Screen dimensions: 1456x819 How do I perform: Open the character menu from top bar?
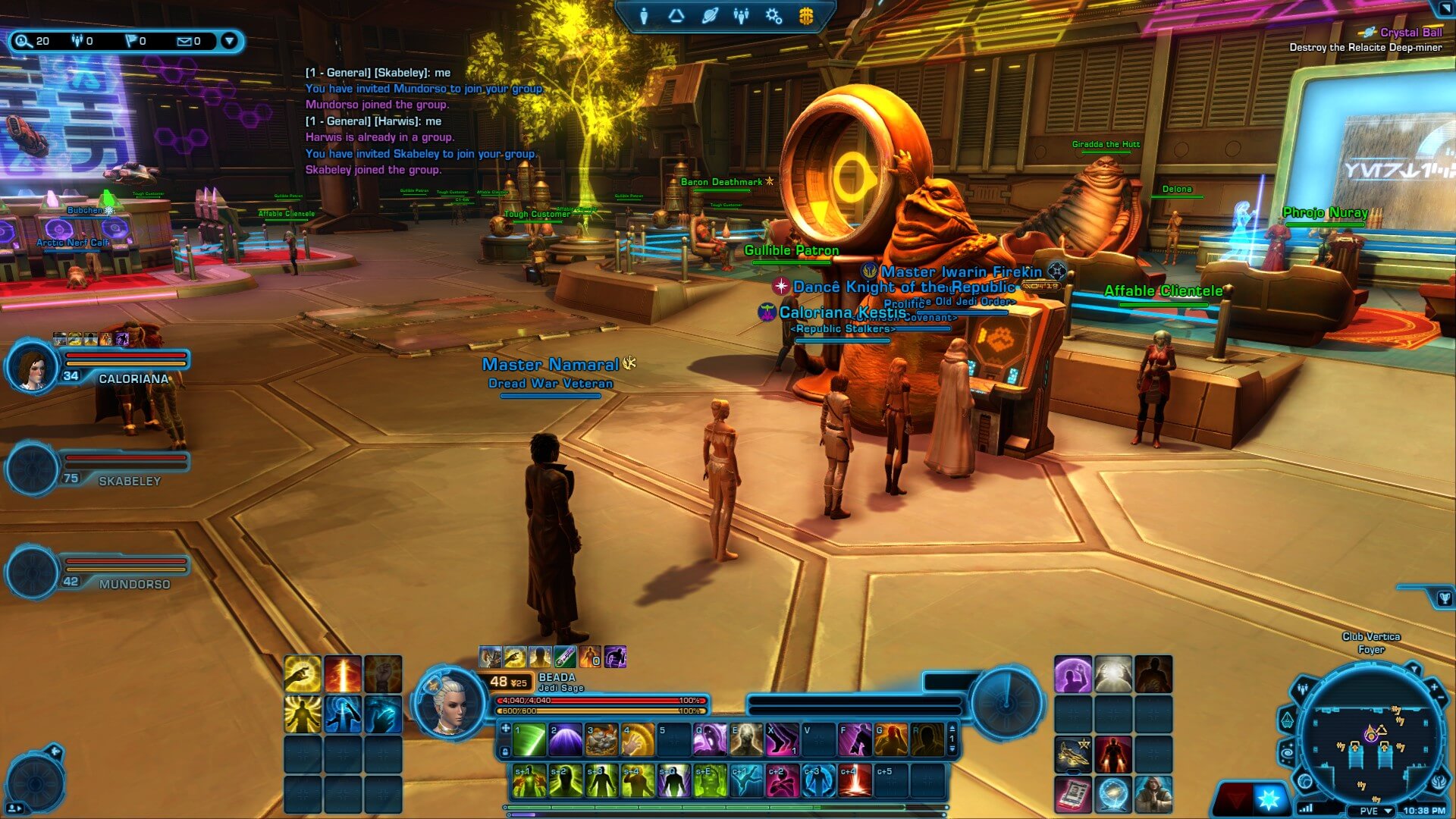click(644, 16)
